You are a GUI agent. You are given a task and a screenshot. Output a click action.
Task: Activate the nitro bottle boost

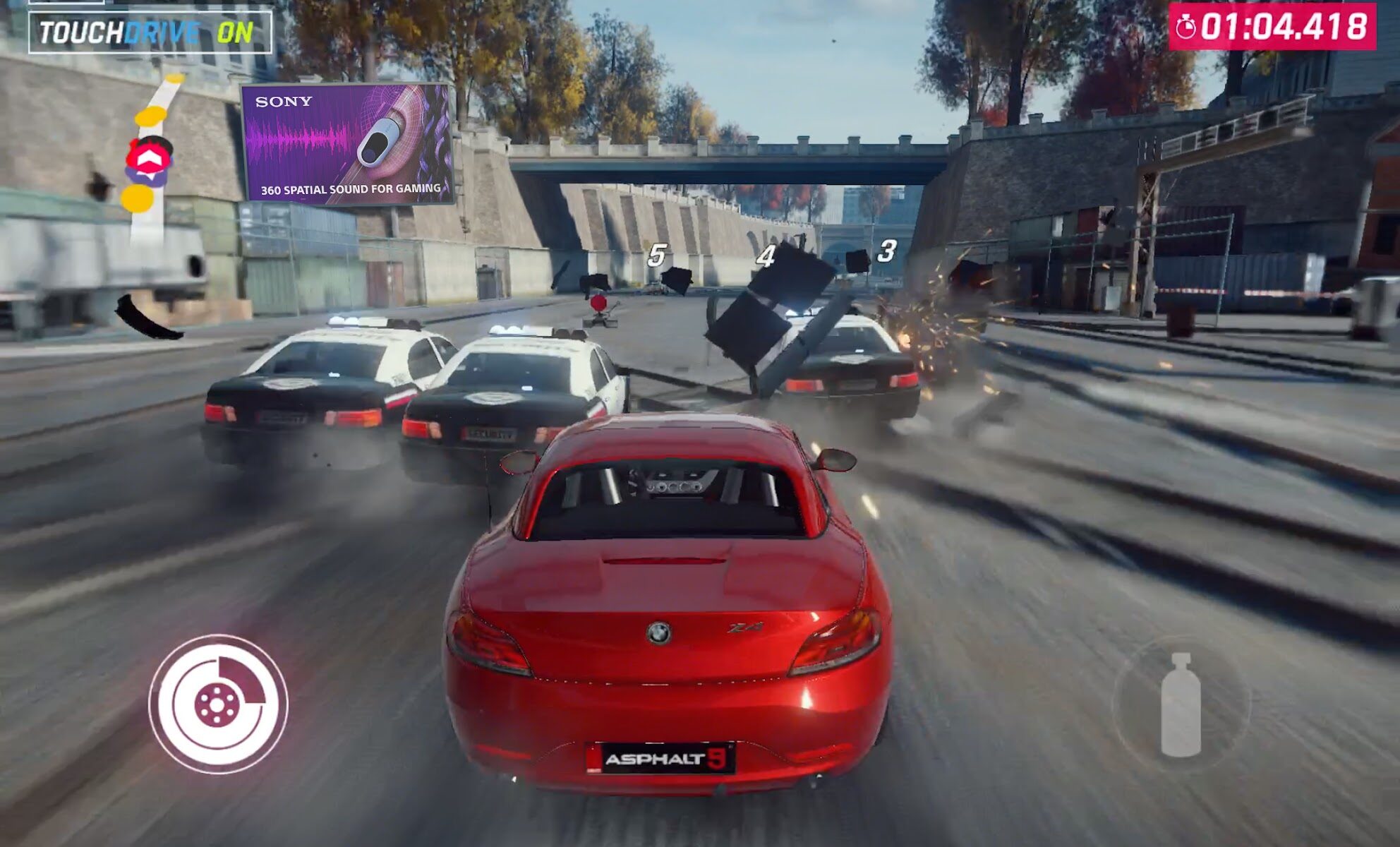pyautogui.click(x=1181, y=704)
